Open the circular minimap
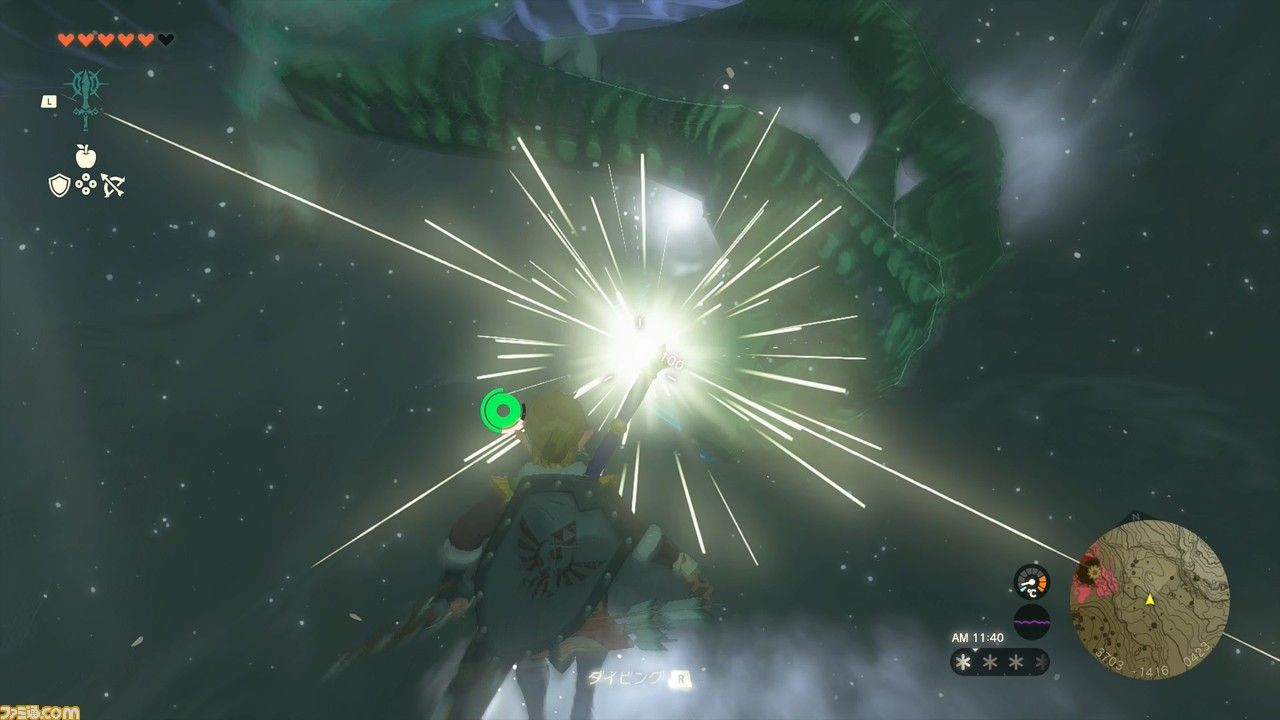Viewport: 1280px width, 720px height. (x=1149, y=600)
